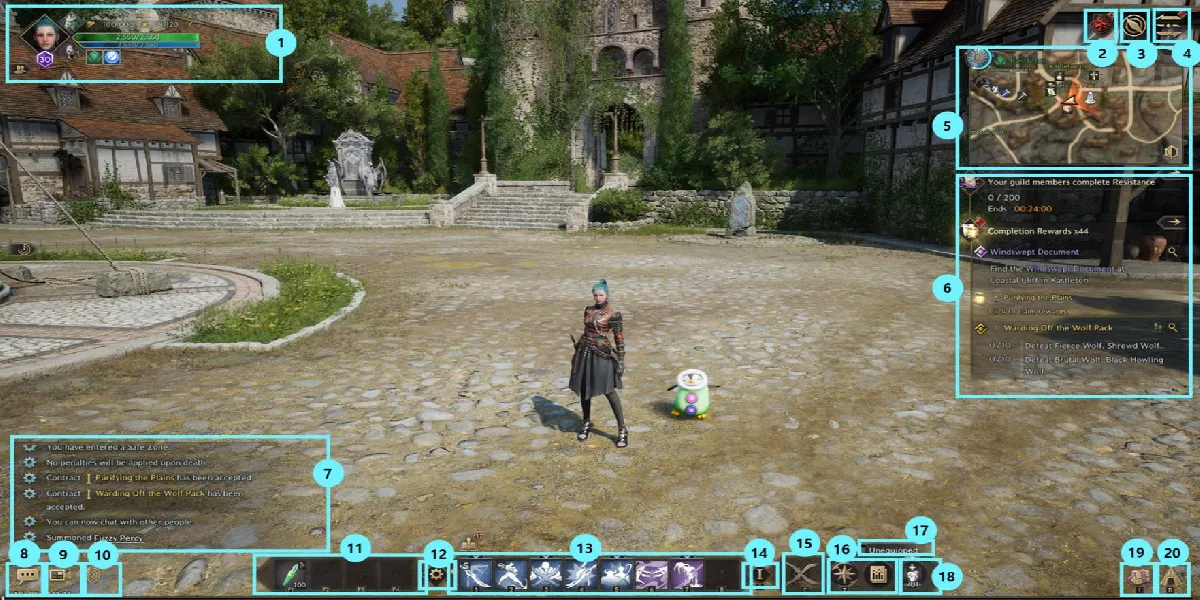1200x600 pixels.
Task: Open the main menu with horizontal lines icon
Action: click(x=1168, y=24)
